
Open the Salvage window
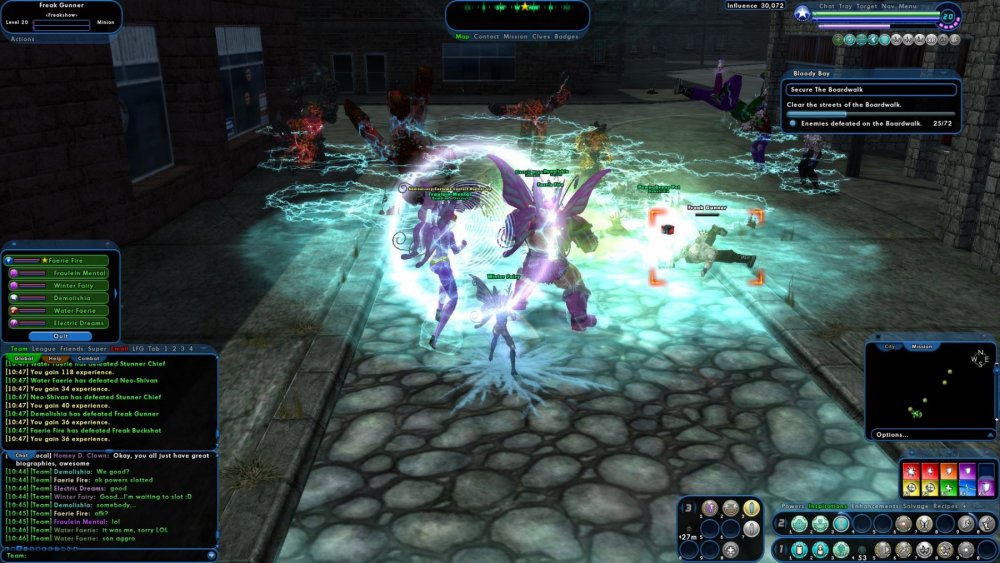(x=918, y=506)
